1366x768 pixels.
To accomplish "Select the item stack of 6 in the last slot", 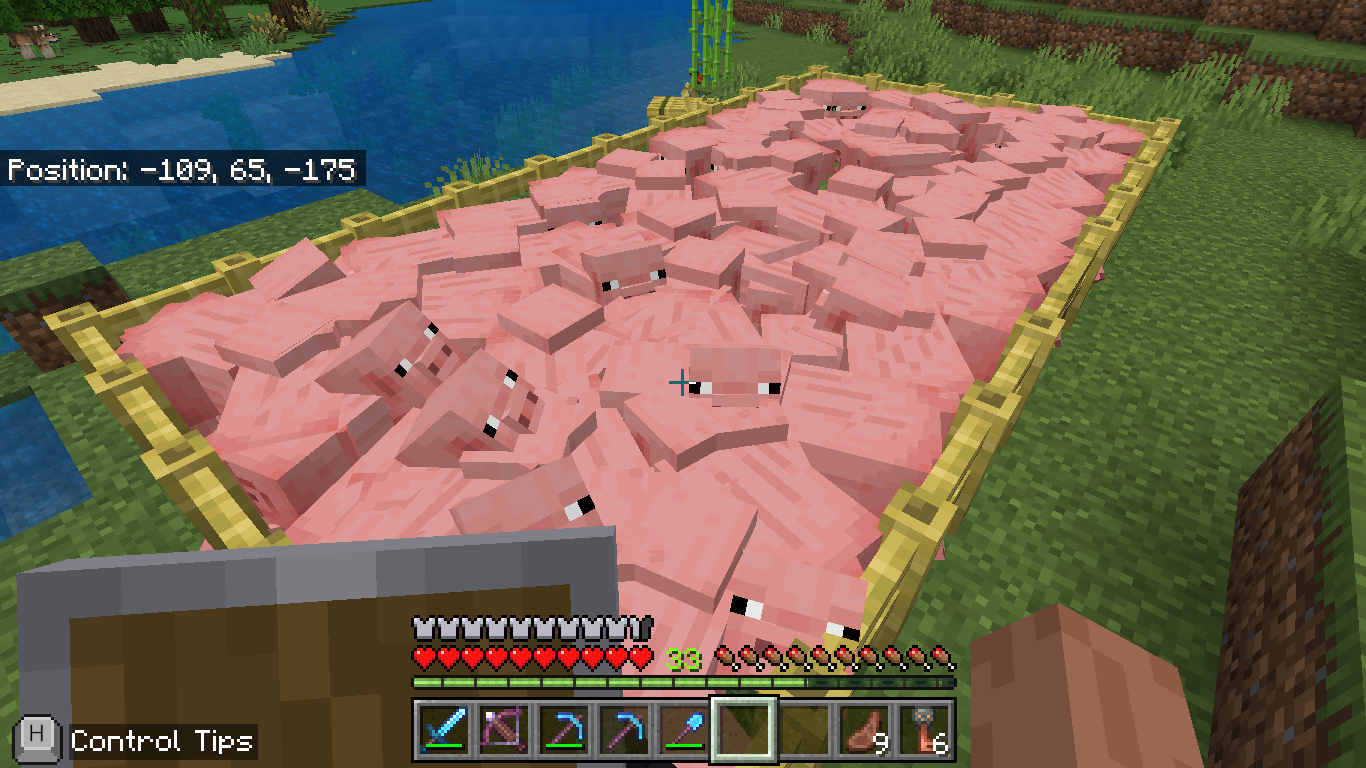I will (x=924, y=730).
